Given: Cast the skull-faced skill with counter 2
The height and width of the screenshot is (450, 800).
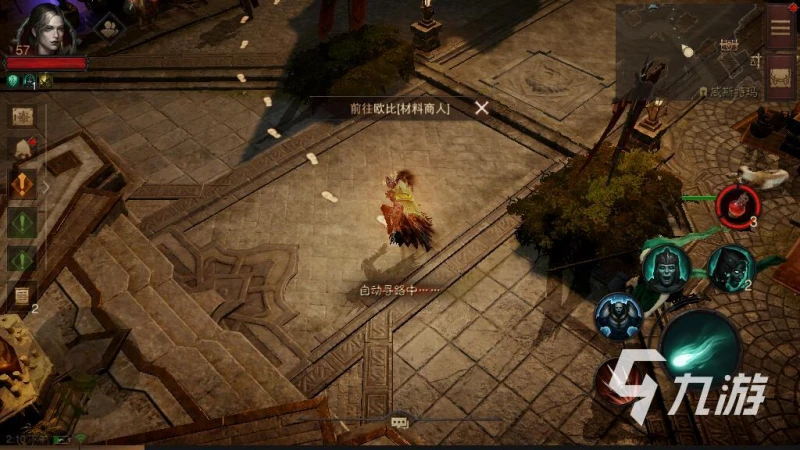Looking at the screenshot, I should [729, 266].
